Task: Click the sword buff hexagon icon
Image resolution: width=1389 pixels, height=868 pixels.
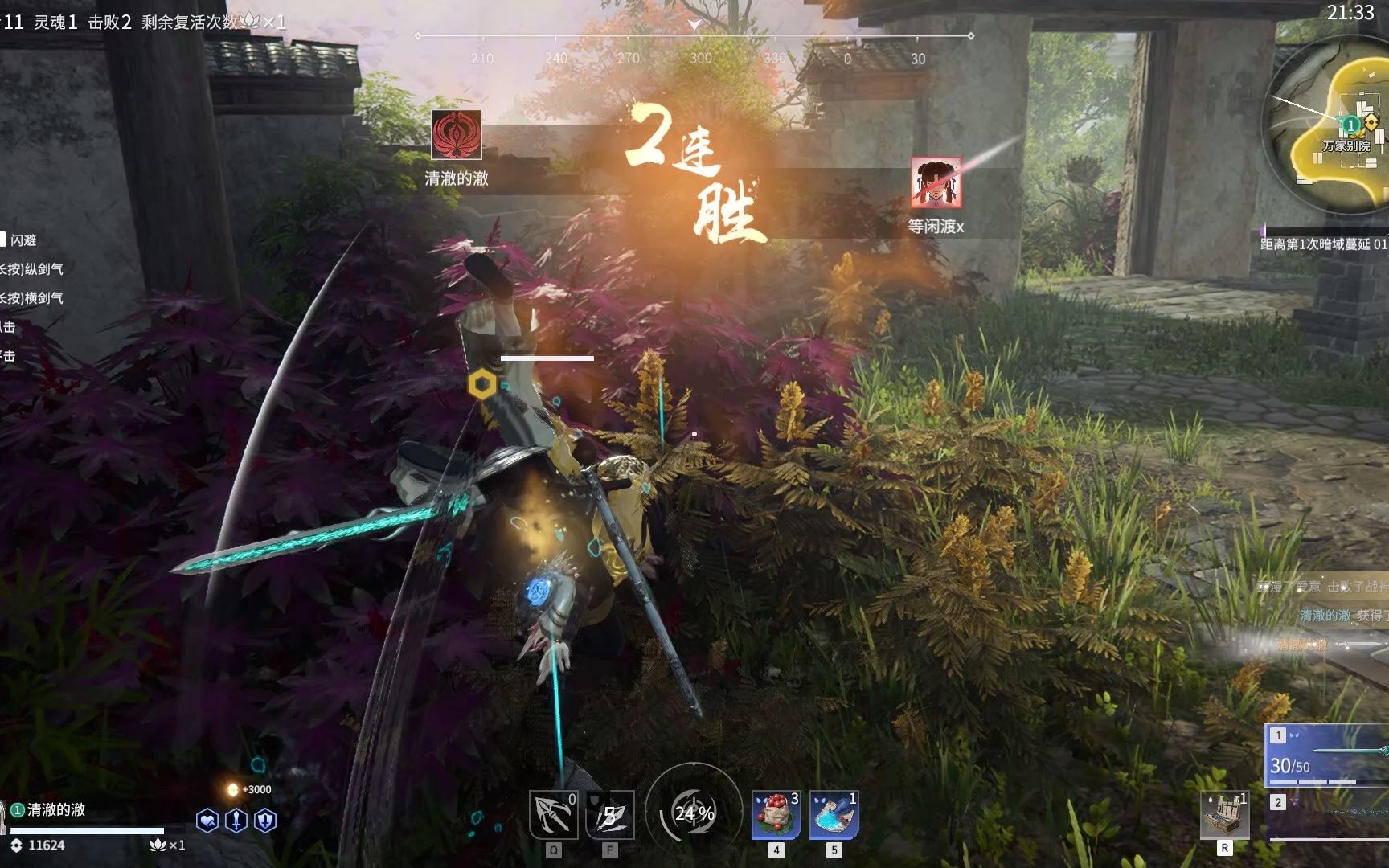Action: (x=236, y=821)
